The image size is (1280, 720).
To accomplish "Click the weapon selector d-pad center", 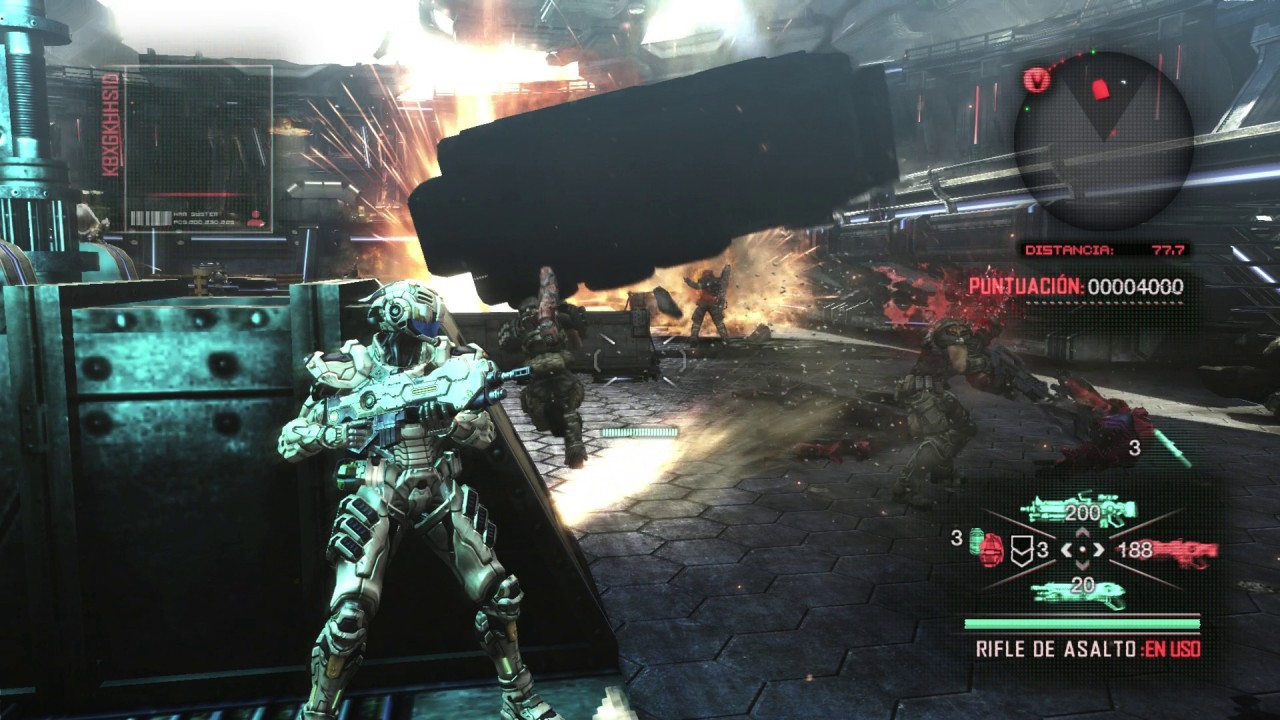I will point(1082,550).
